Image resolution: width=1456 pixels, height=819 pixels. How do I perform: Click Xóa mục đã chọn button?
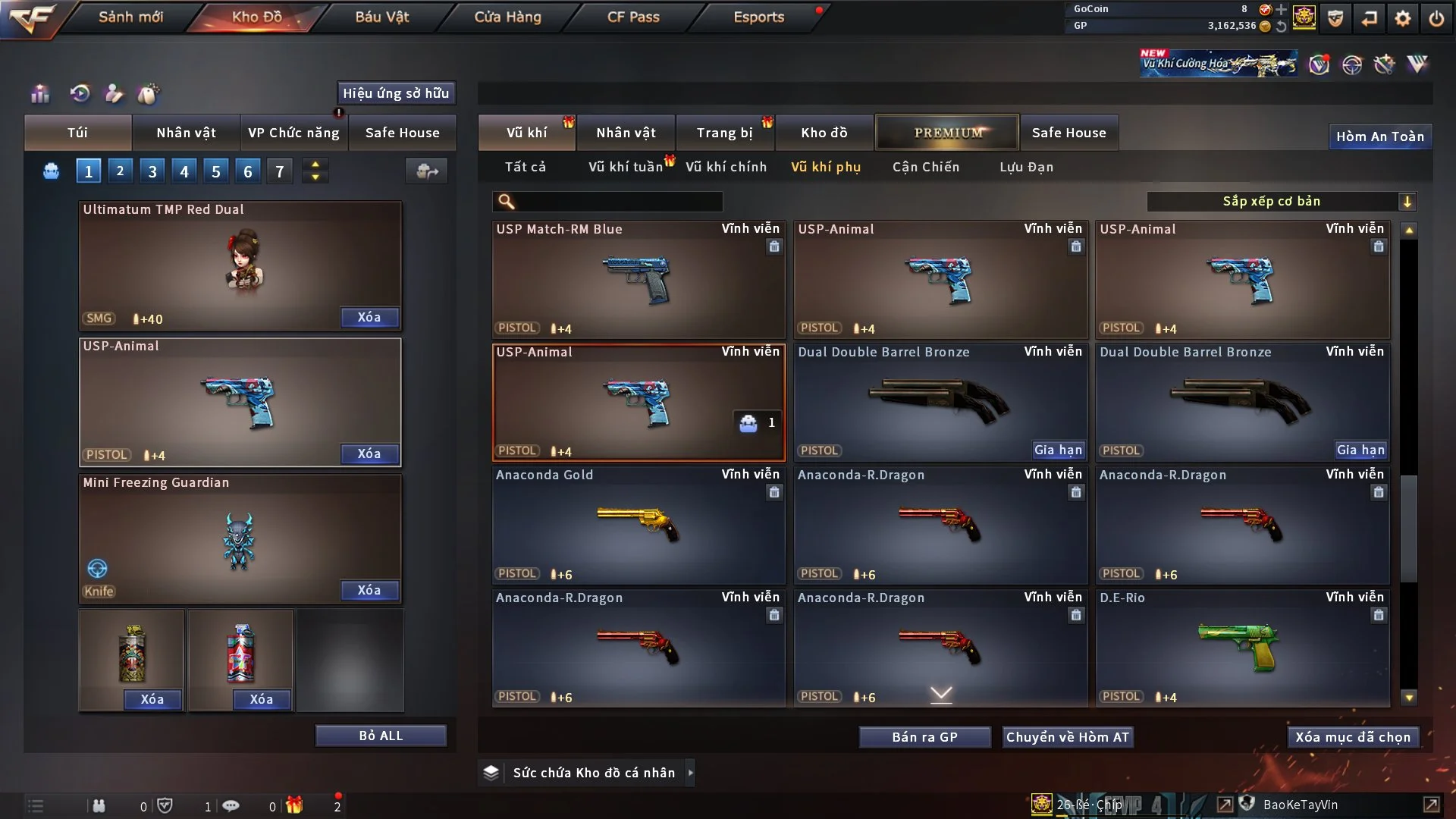(x=1352, y=737)
